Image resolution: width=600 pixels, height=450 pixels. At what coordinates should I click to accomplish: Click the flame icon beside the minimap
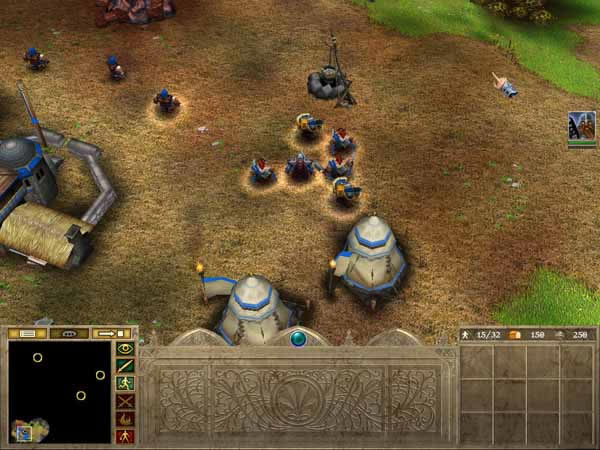coord(125,418)
